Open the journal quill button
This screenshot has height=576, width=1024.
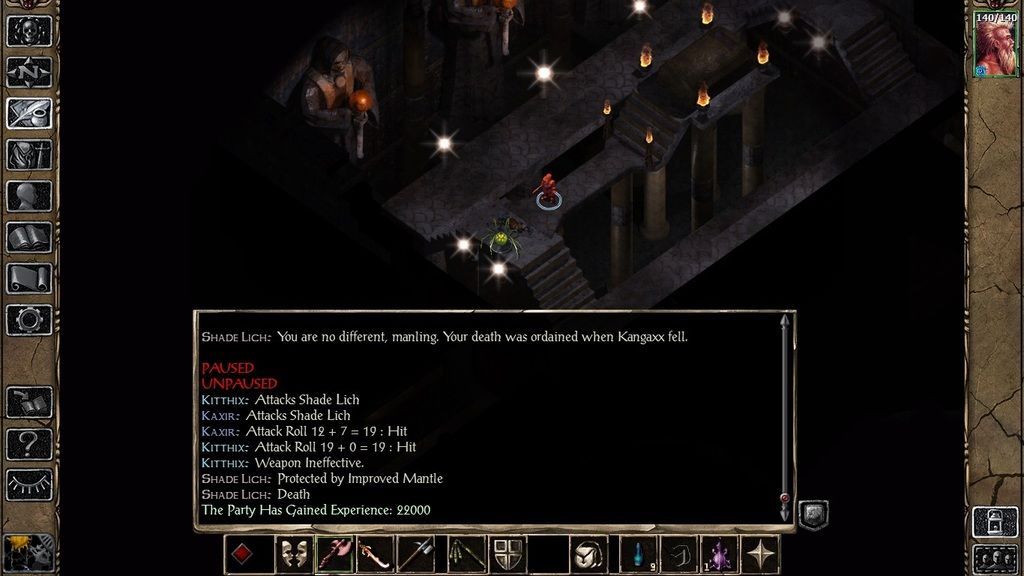coord(29,113)
